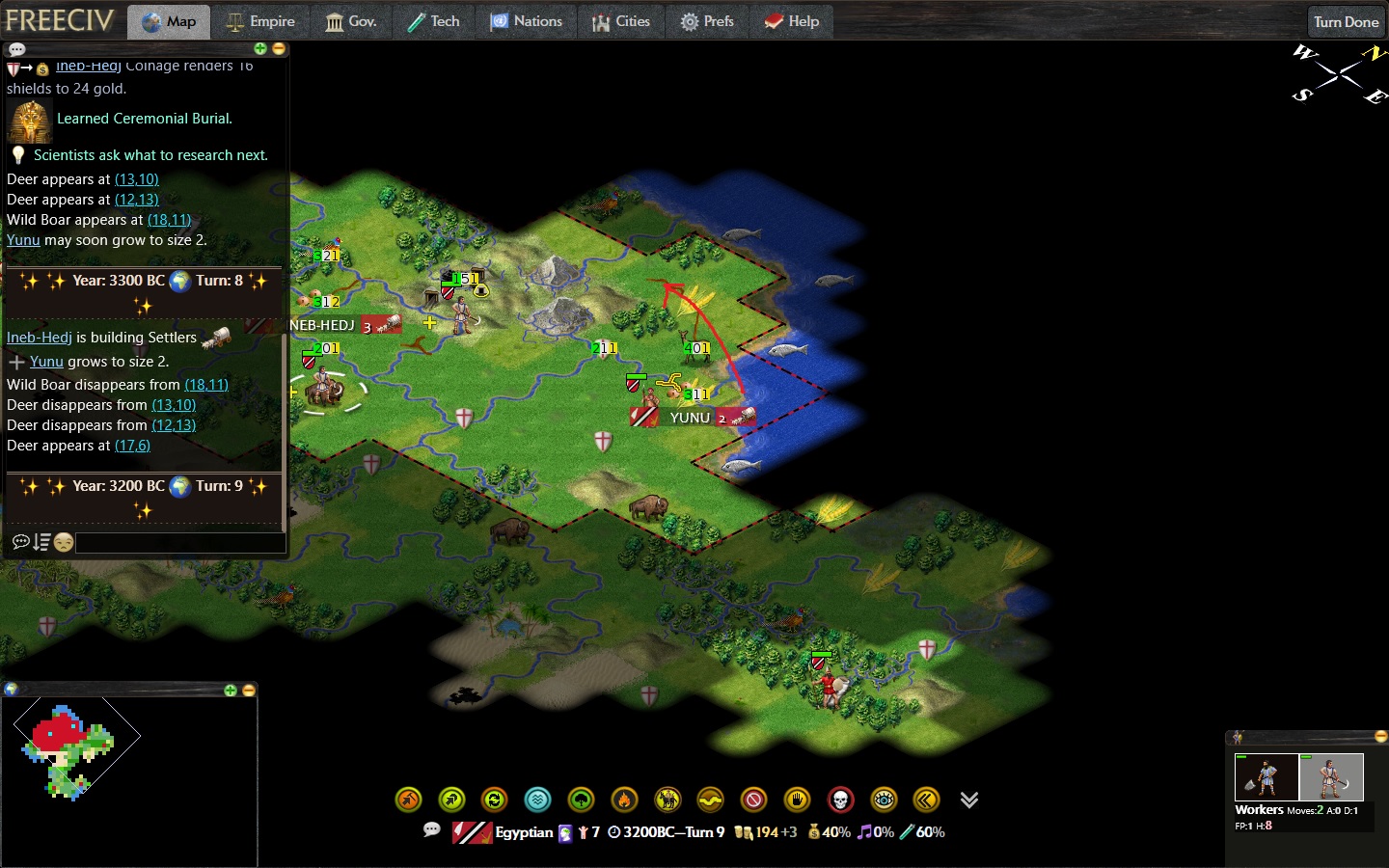Select the worker with the shovel

[1266, 776]
